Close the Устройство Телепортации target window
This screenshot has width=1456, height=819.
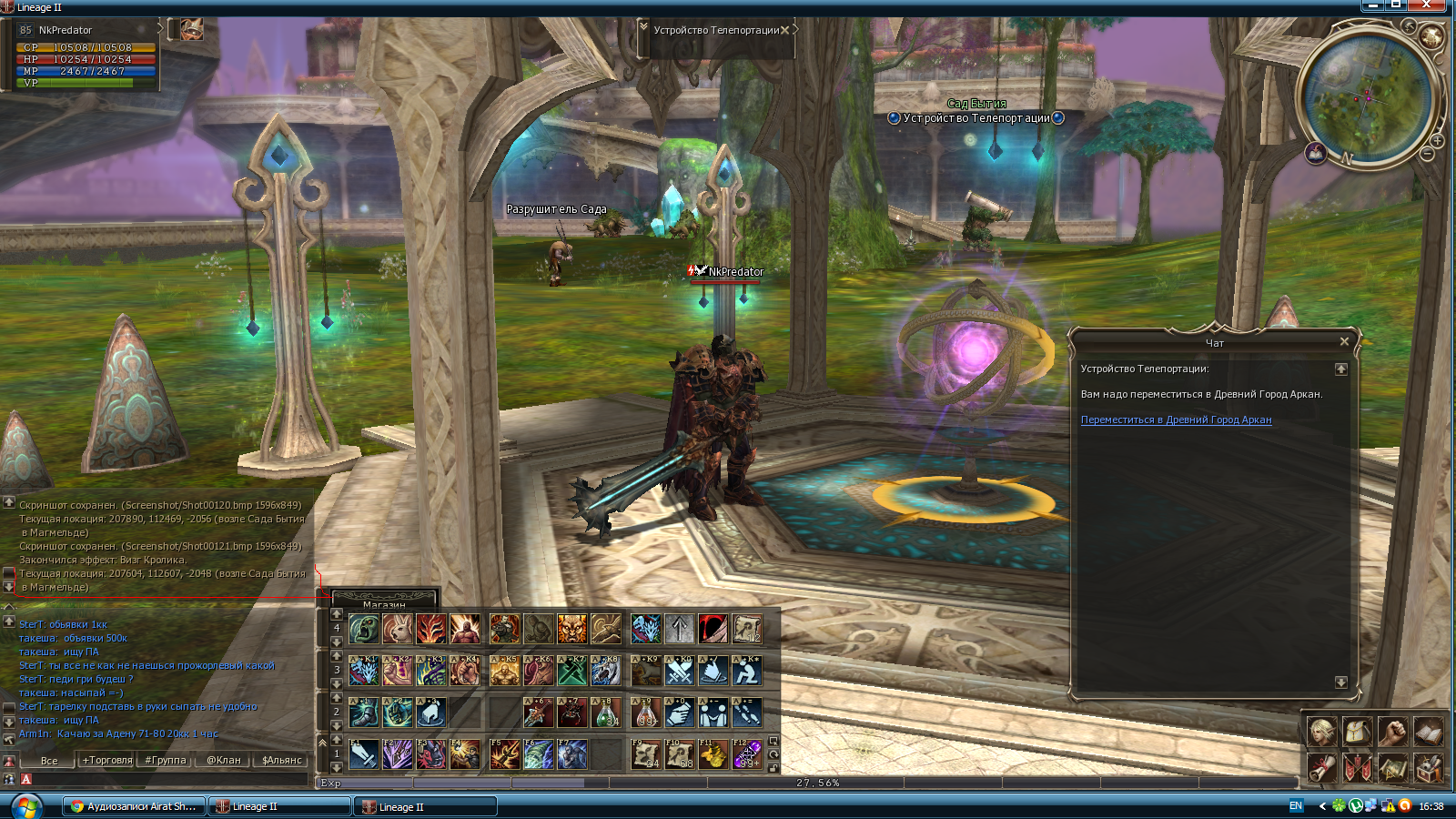[x=784, y=30]
